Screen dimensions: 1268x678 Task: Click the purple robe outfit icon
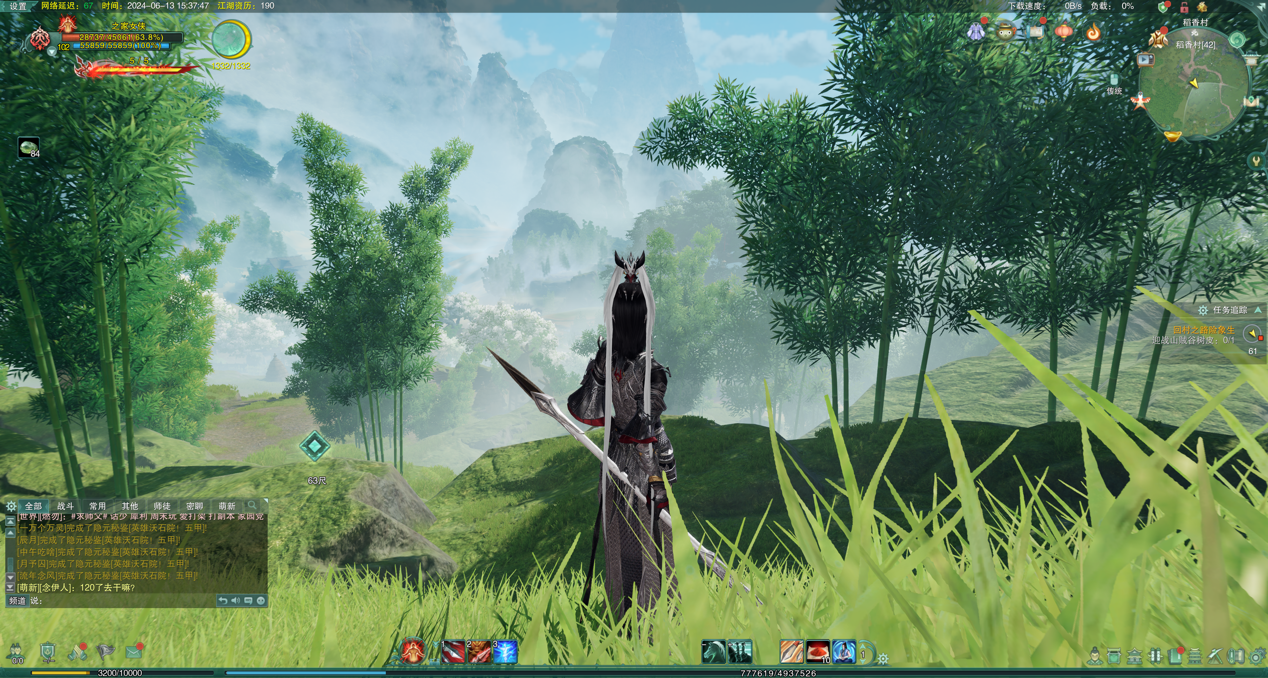click(x=976, y=32)
